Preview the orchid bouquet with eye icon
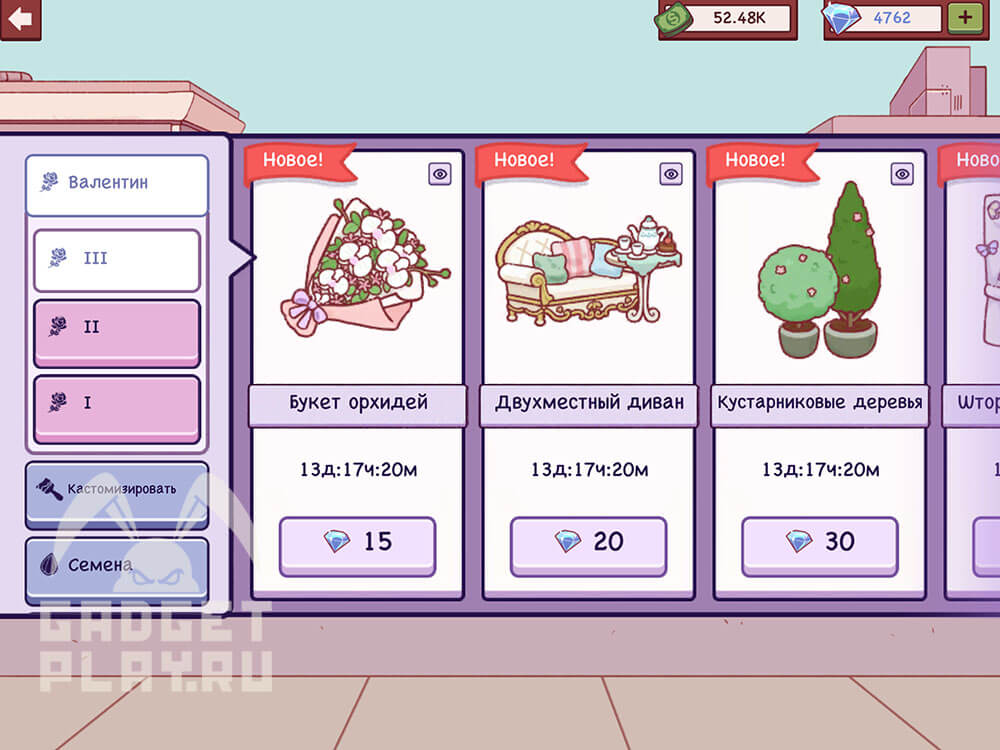Screen dimensions: 1000x750 pos(440,174)
